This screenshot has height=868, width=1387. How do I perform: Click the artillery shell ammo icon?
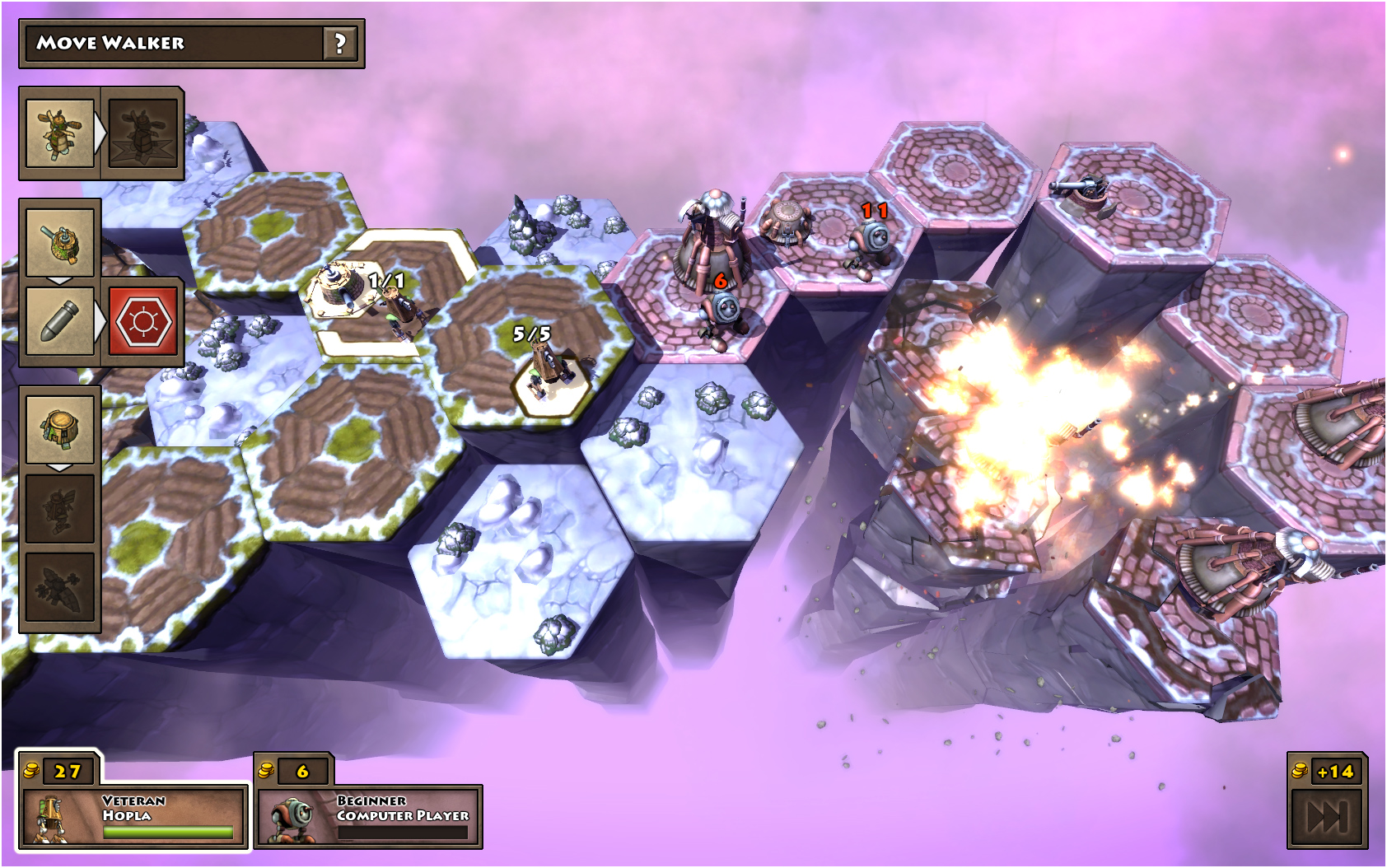[58, 321]
